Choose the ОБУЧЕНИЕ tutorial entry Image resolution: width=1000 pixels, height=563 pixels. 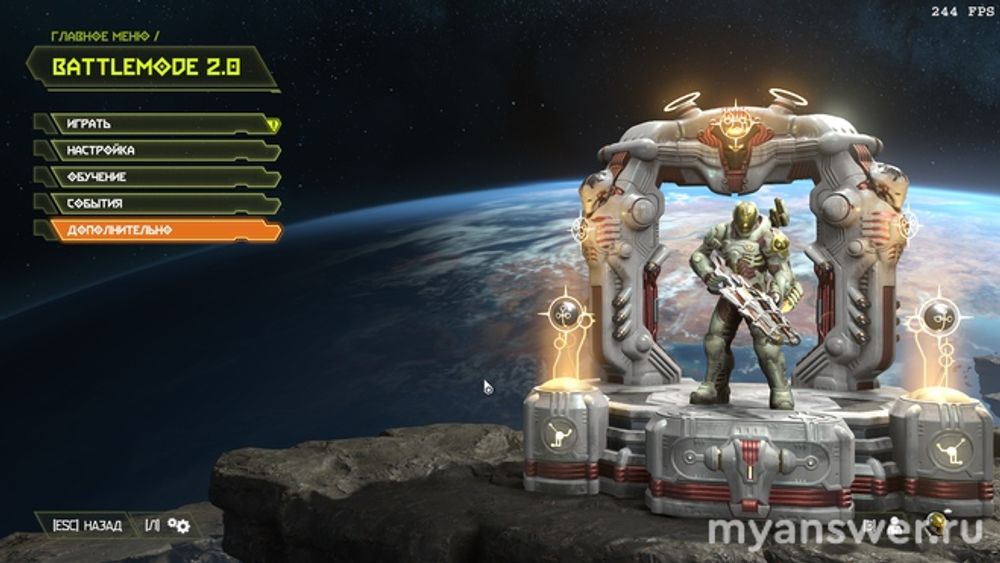155,177
